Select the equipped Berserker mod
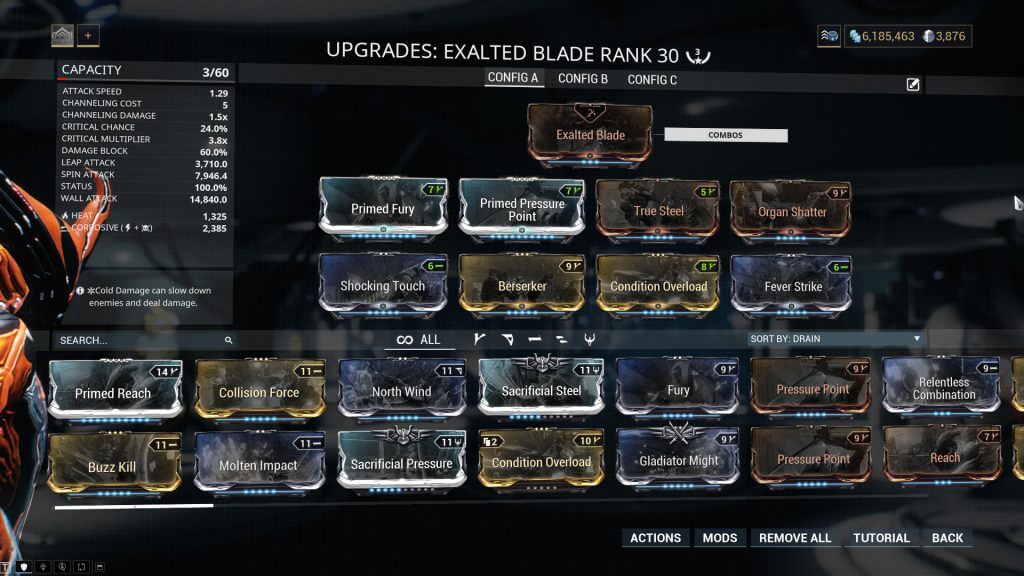Image resolution: width=1024 pixels, height=576 pixels. 522,286
